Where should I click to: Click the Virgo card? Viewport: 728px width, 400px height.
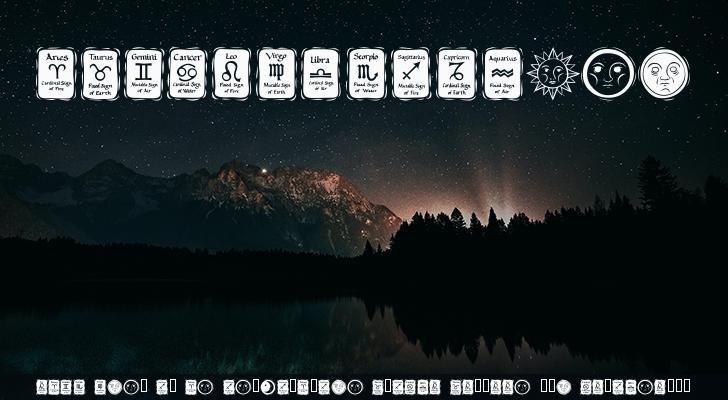coord(276,74)
